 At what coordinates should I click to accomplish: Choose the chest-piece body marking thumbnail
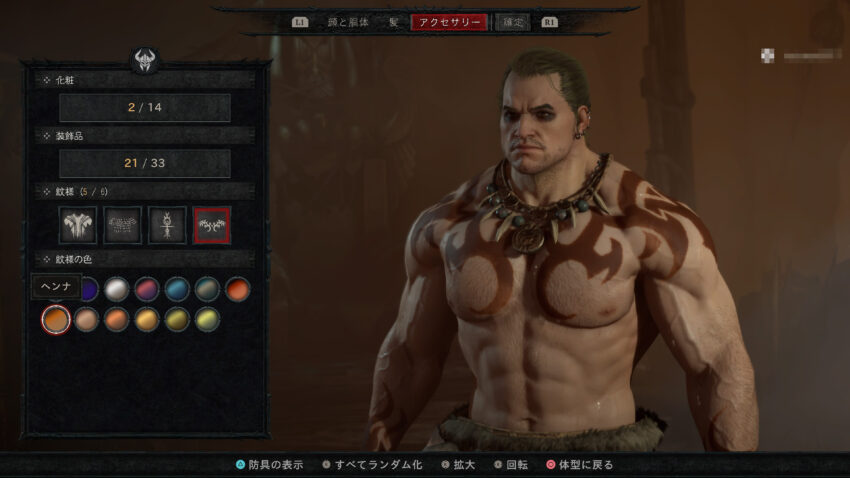pyautogui.click(x=78, y=226)
